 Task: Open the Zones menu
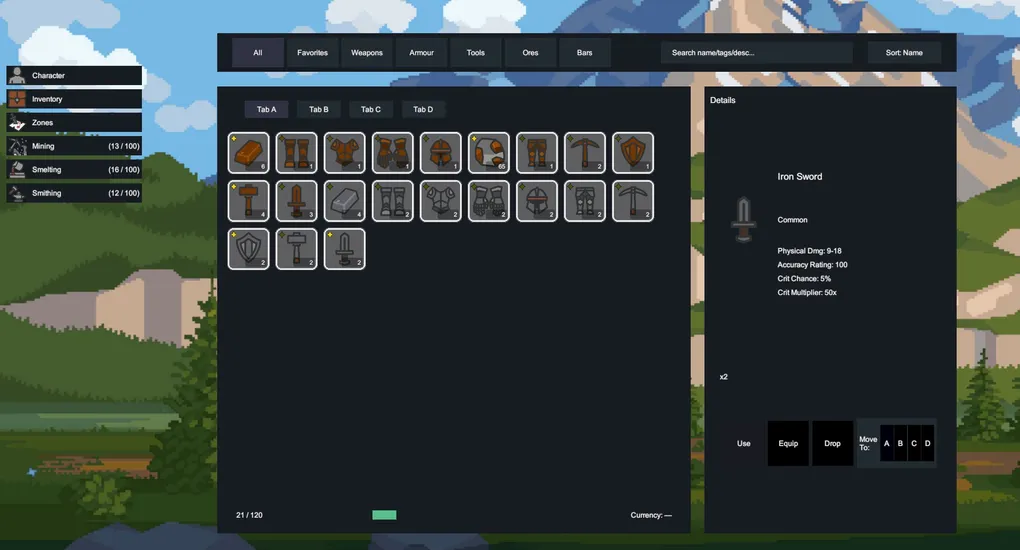tap(74, 122)
